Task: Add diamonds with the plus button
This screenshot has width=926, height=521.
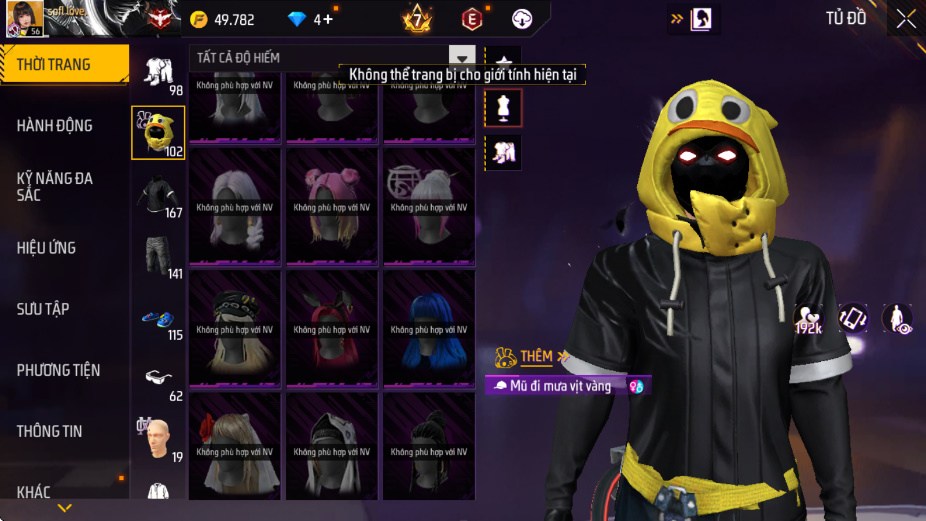Action: coord(325,19)
